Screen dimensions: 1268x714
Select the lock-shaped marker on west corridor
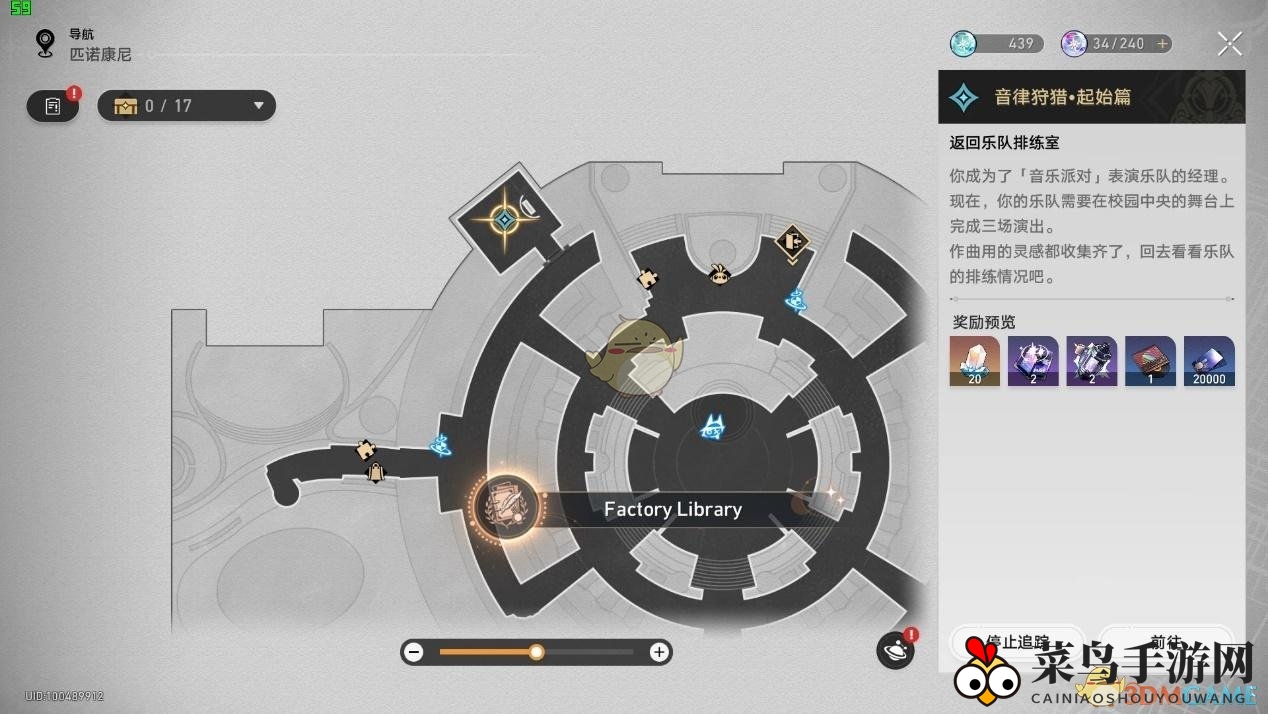coord(375,472)
